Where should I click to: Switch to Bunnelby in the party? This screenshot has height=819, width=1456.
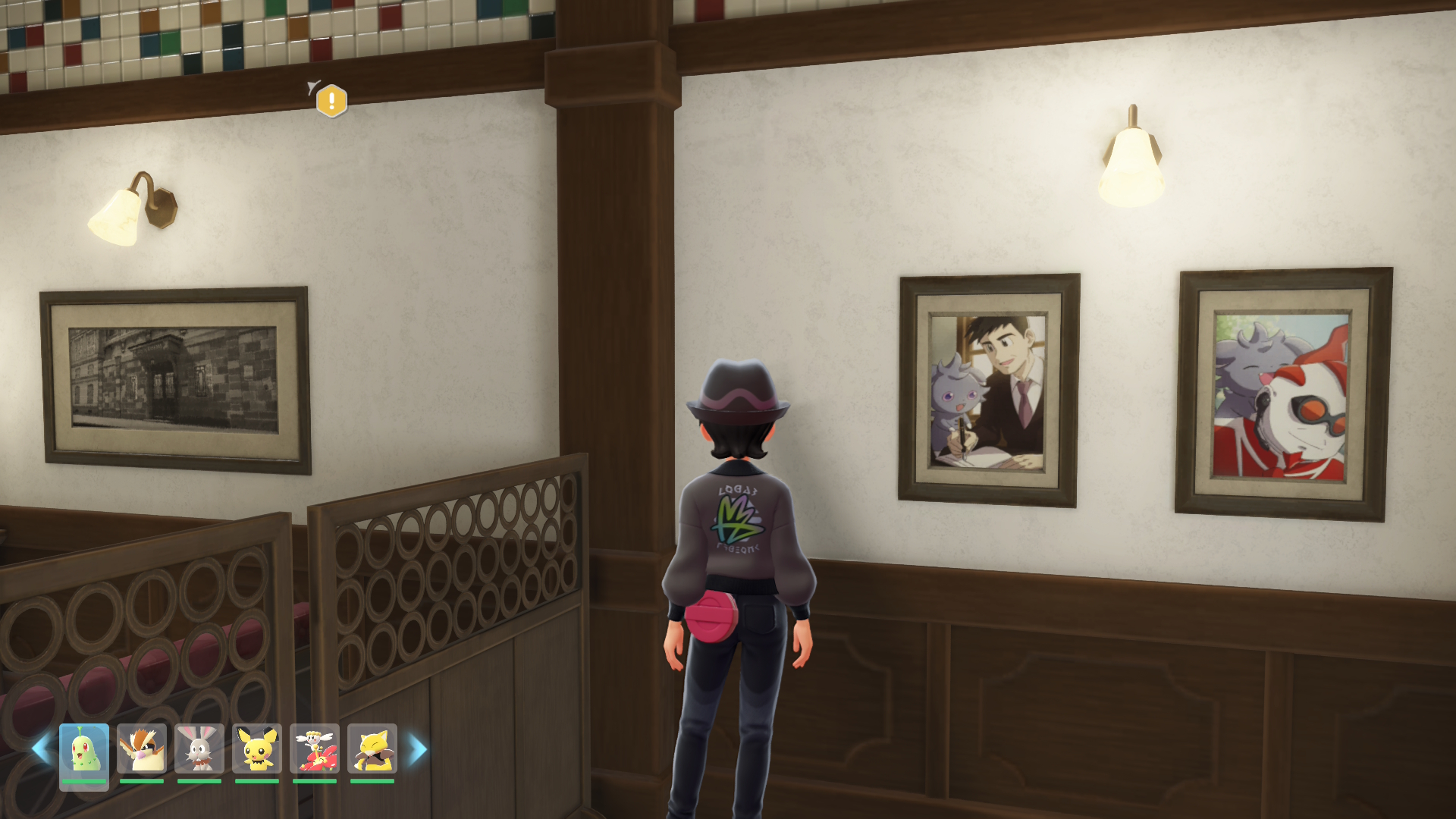(x=199, y=749)
